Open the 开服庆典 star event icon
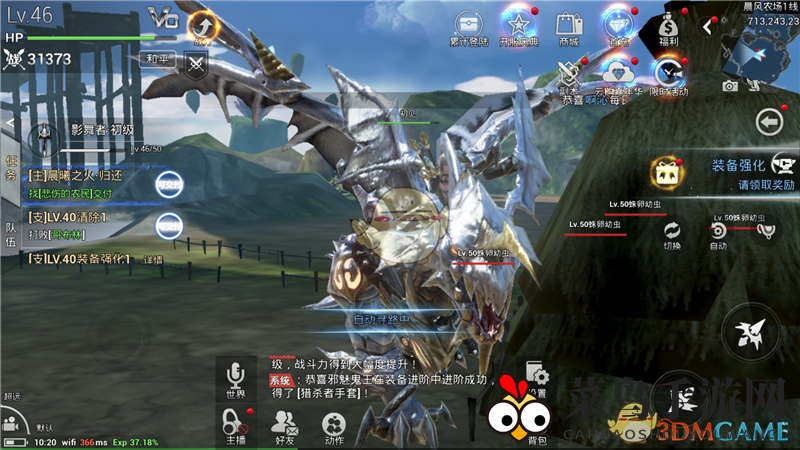Screen dimensions: 800x450 click(518, 26)
